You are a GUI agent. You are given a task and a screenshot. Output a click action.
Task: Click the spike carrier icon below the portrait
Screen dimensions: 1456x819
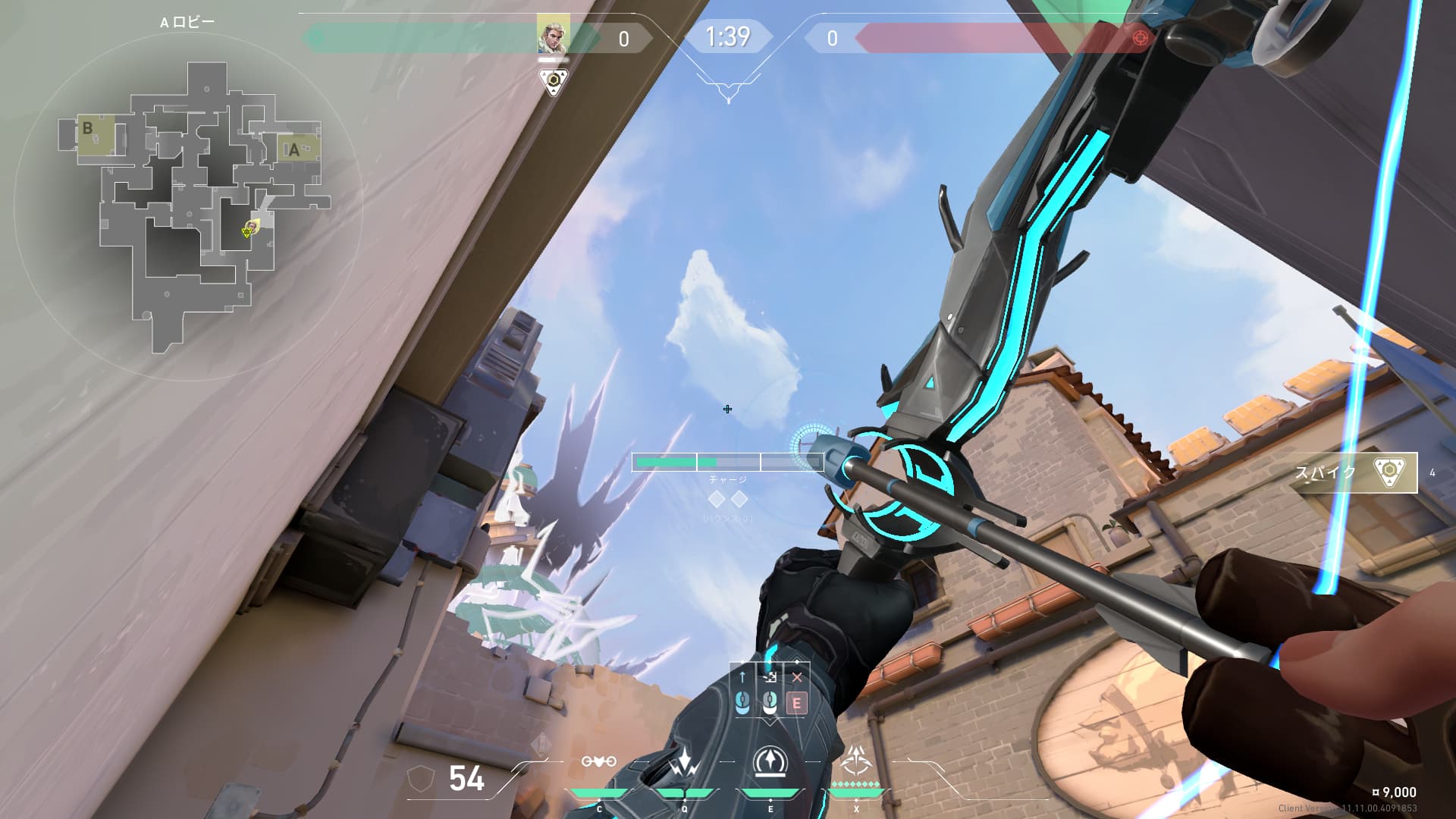point(554,80)
